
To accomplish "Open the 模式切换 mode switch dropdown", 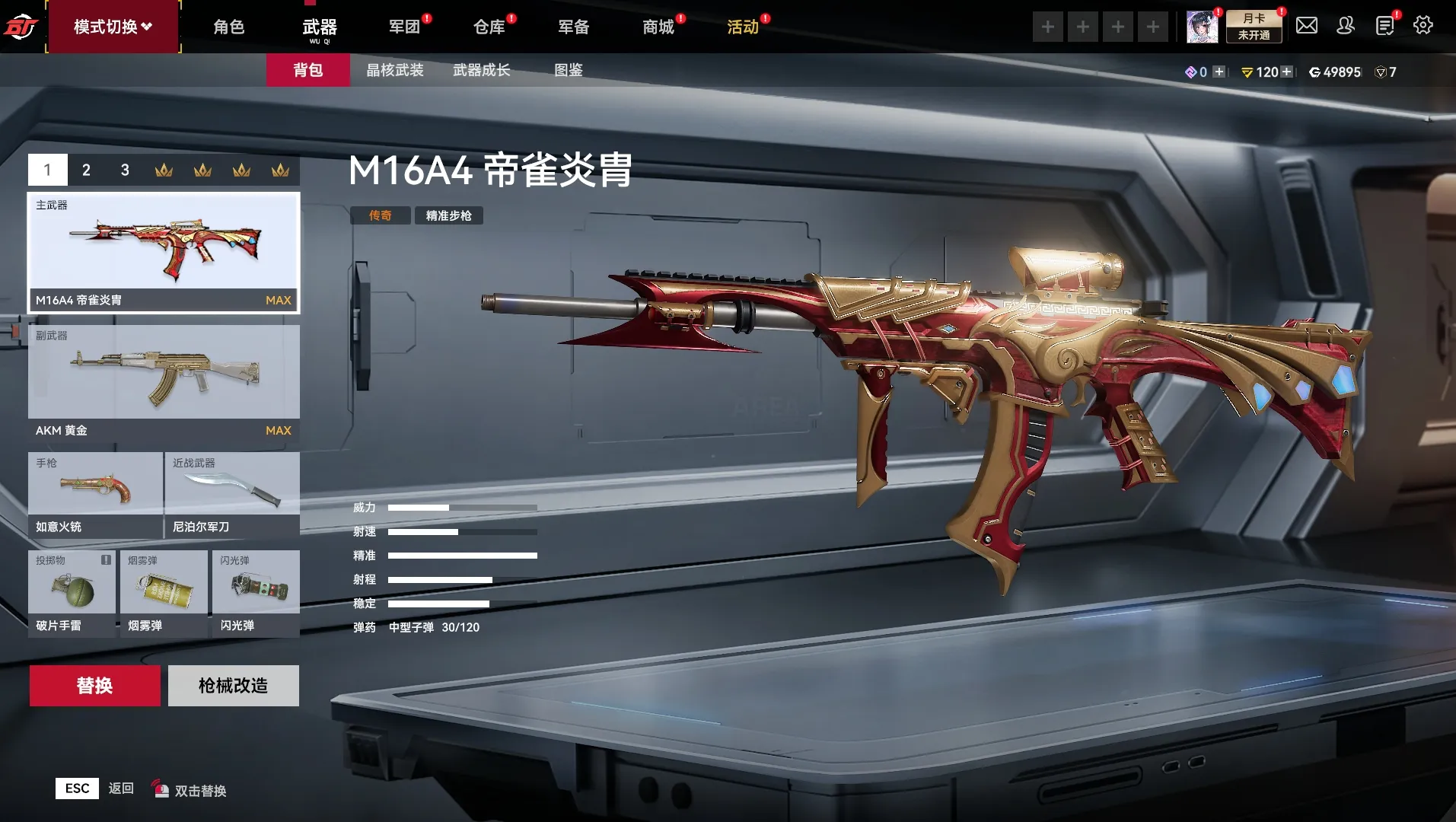I will click(x=113, y=27).
